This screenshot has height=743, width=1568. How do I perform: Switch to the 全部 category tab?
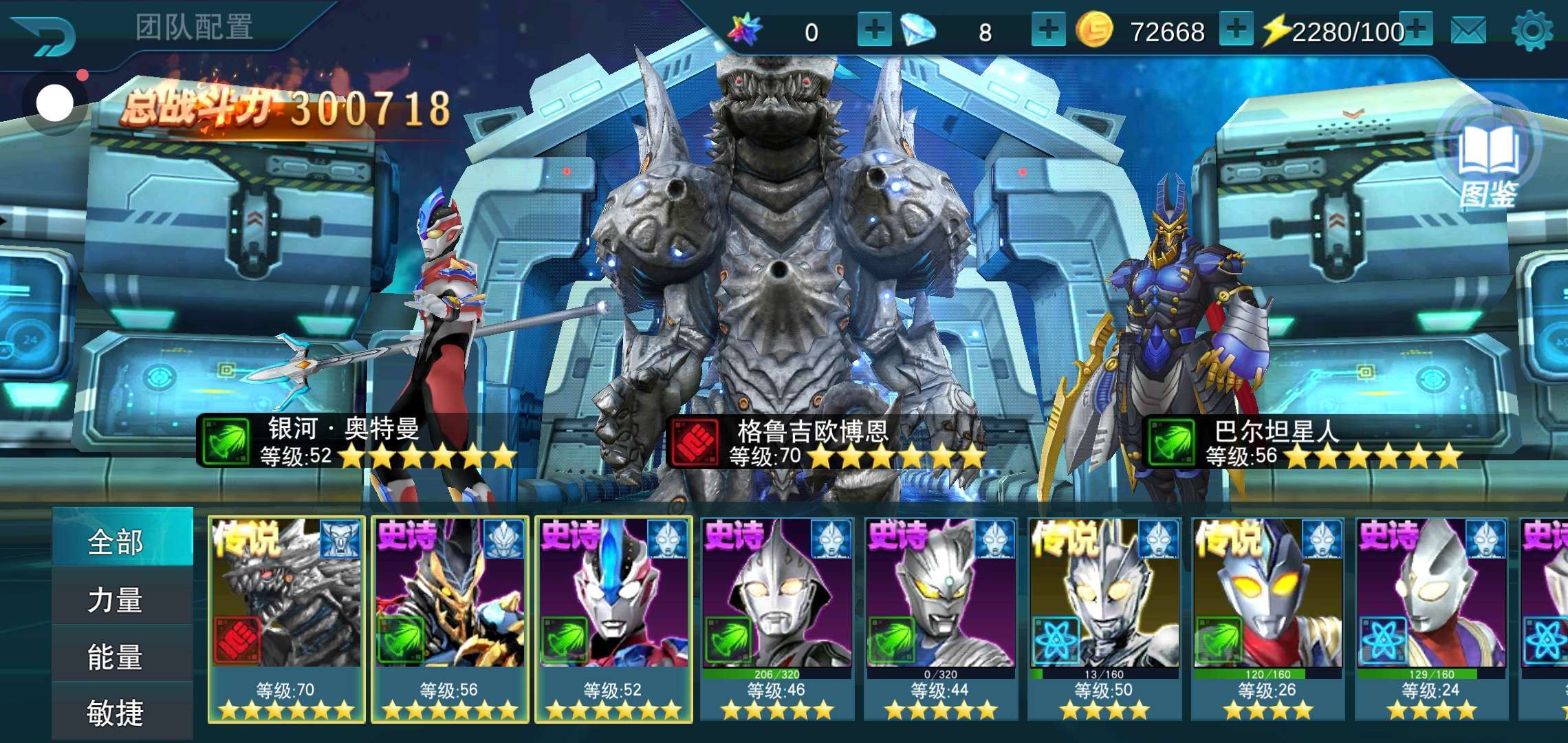116,541
